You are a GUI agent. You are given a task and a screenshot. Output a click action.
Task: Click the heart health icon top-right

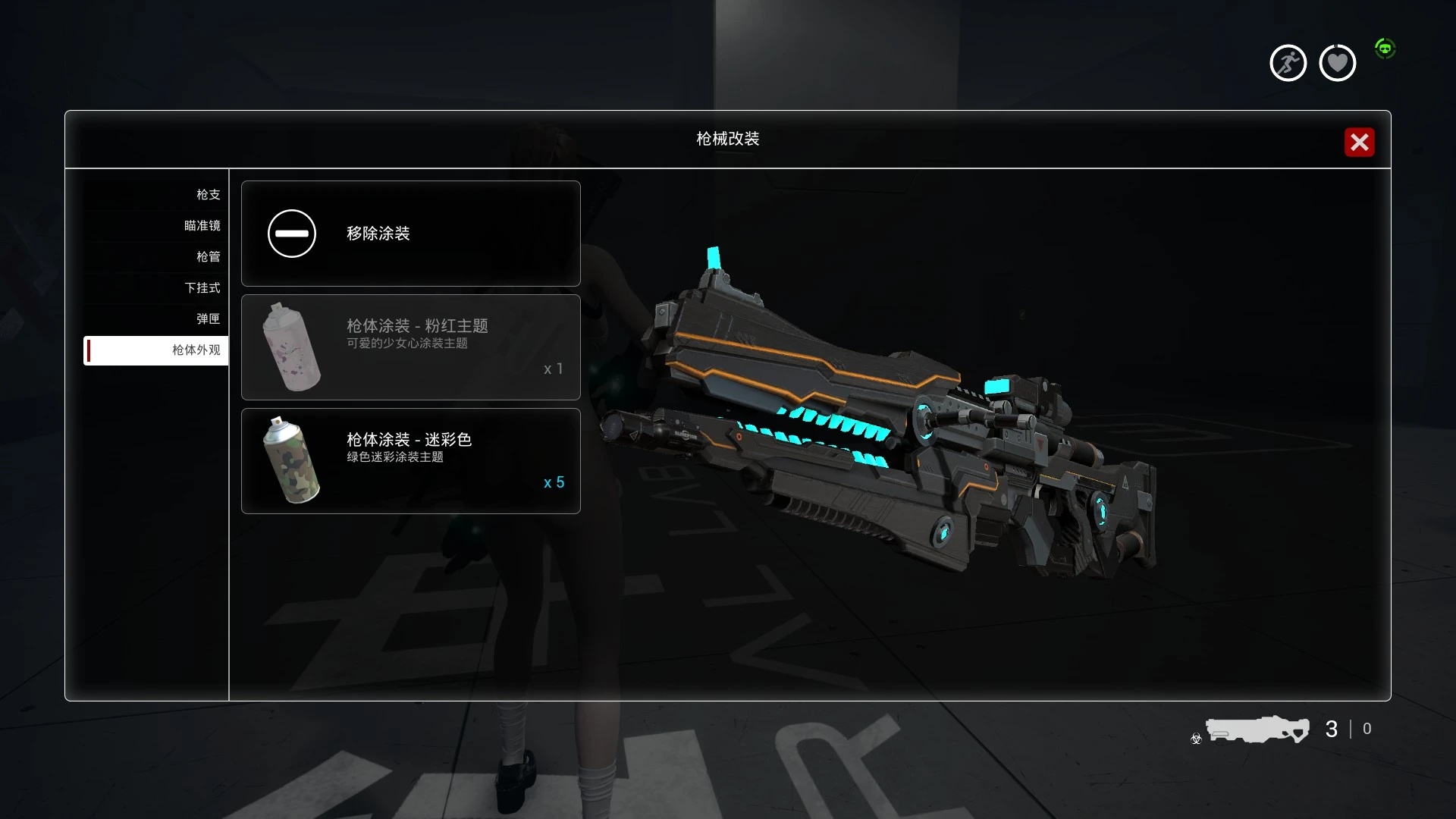click(1337, 62)
